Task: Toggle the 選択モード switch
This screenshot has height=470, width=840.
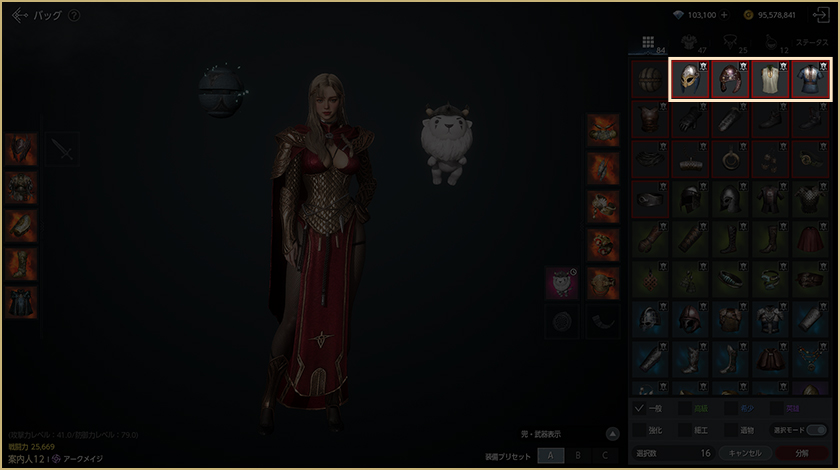Action: click(815, 430)
